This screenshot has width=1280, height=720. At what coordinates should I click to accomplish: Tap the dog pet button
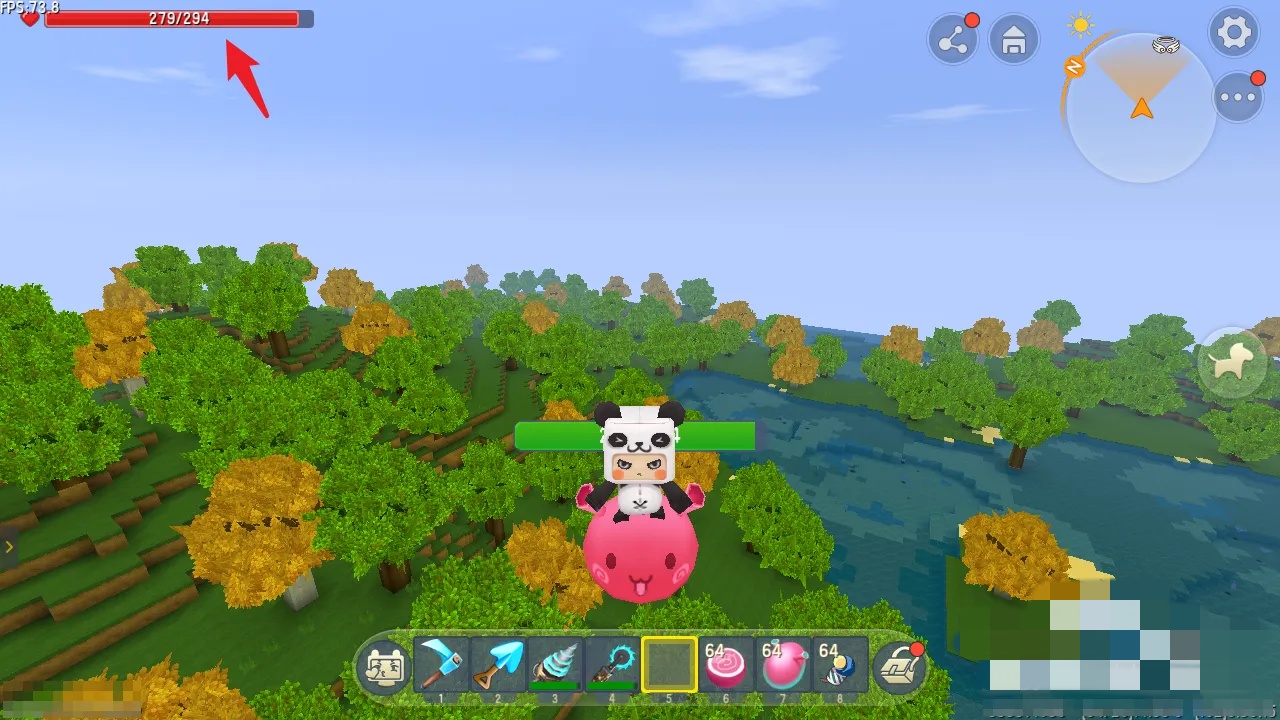click(1231, 363)
